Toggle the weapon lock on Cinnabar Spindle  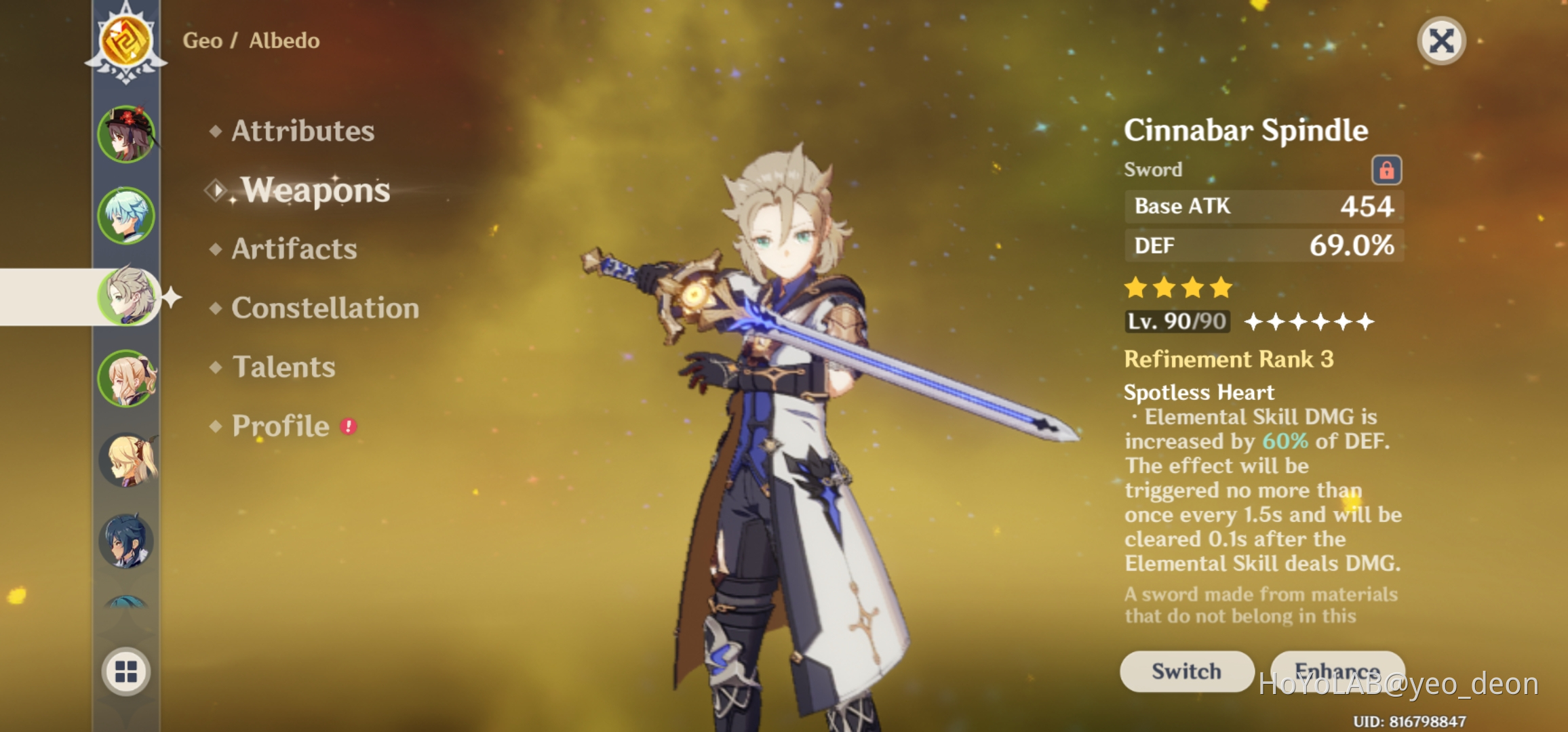1386,171
